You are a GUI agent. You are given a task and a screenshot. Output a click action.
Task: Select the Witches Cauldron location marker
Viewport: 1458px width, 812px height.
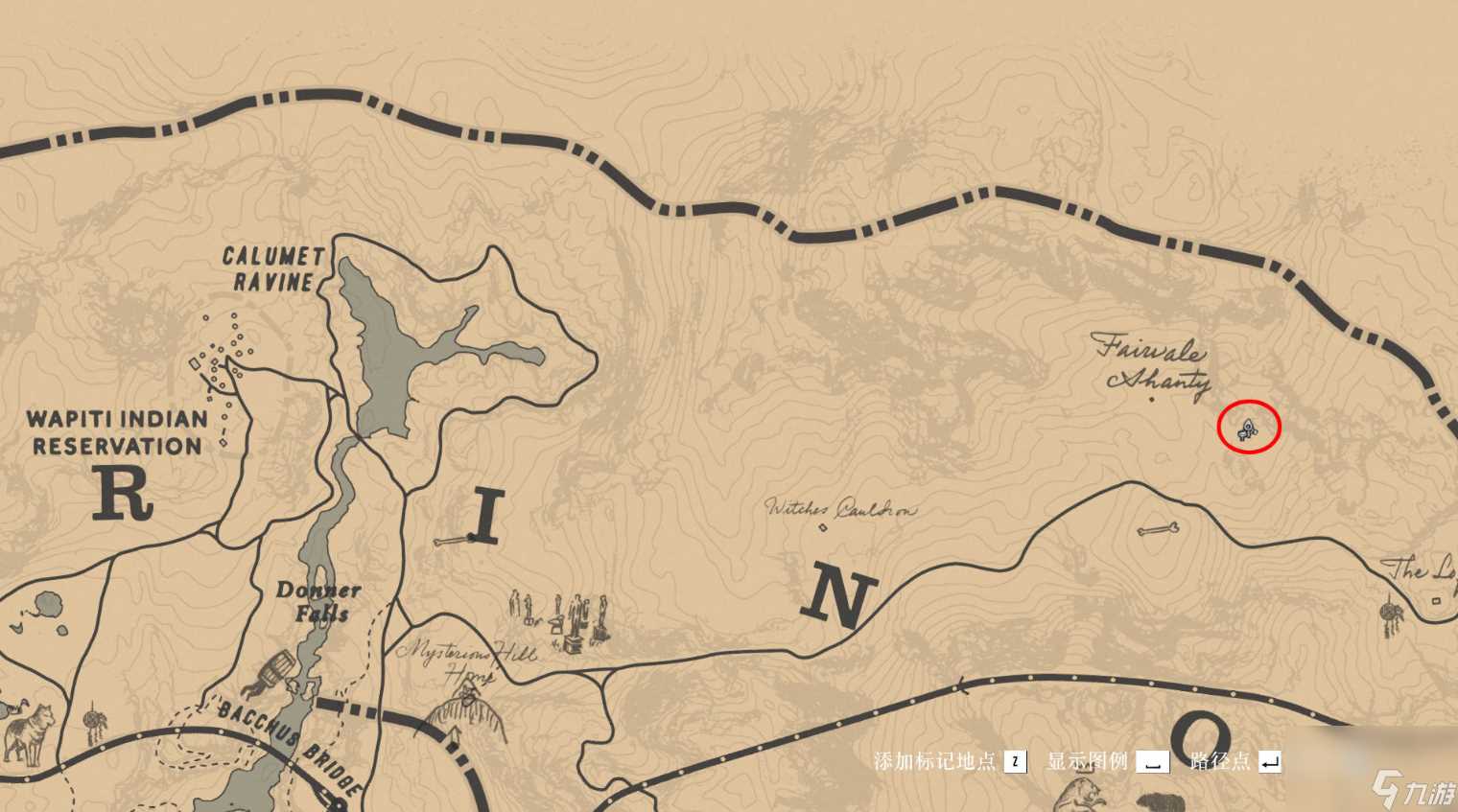[822, 526]
